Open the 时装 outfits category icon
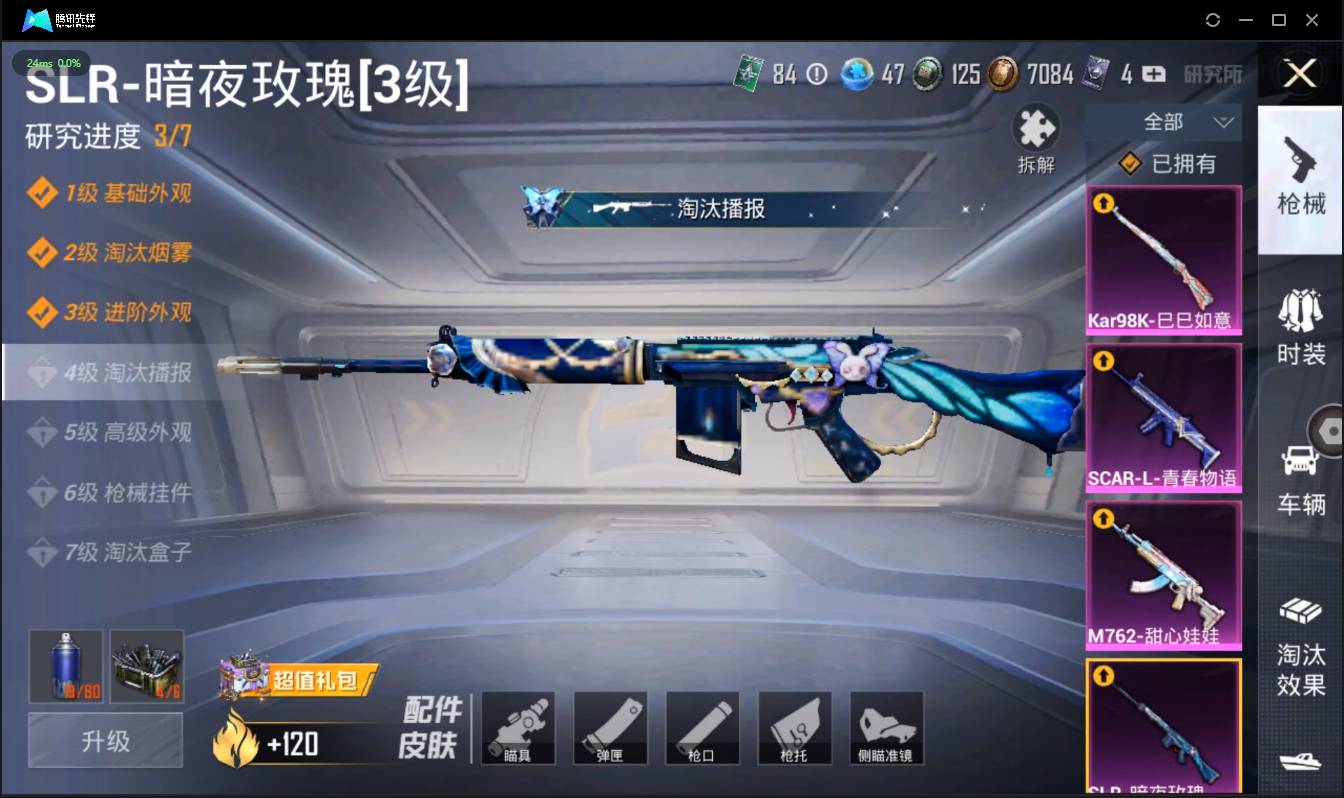 click(1300, 330)
